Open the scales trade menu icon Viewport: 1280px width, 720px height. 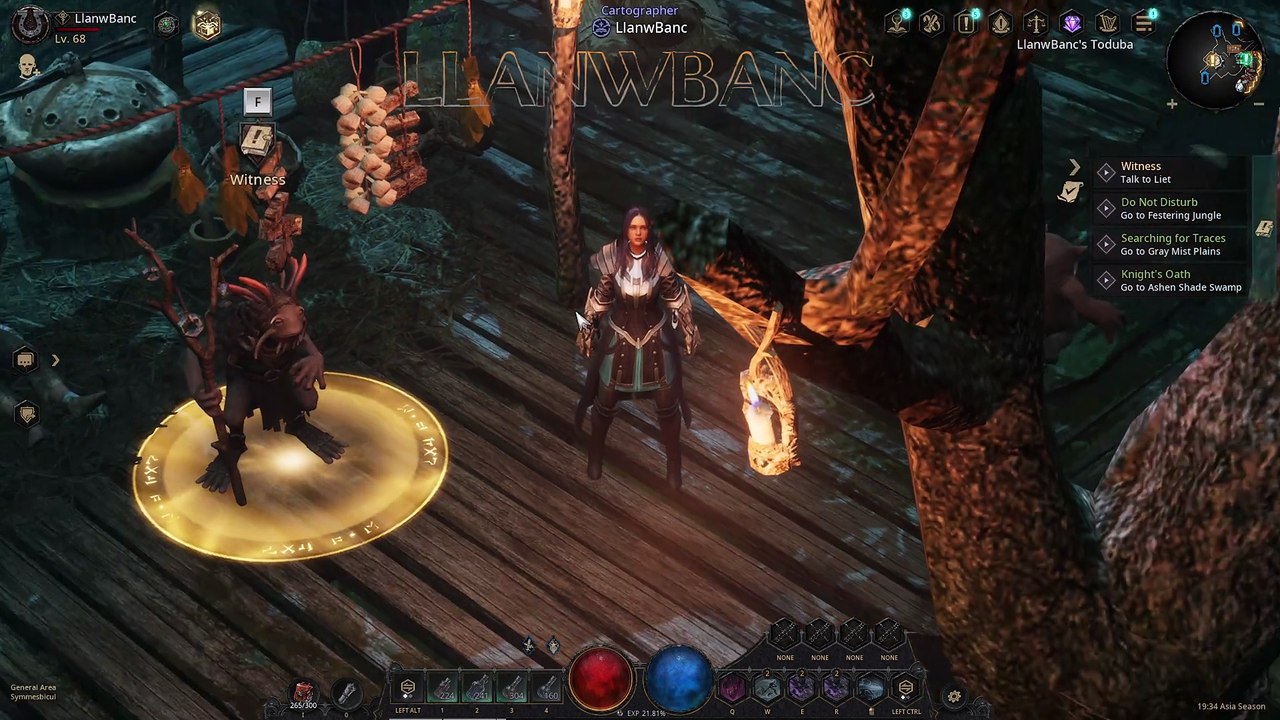1036,22
